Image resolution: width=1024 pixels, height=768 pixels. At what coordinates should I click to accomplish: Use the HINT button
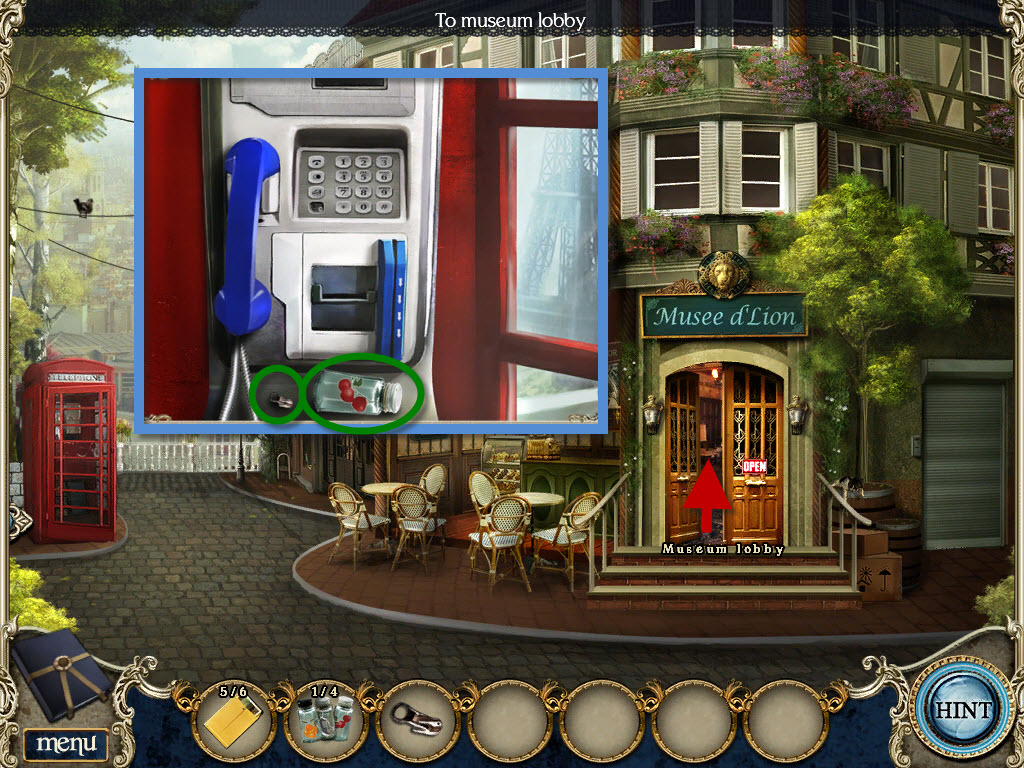(963, 710)
